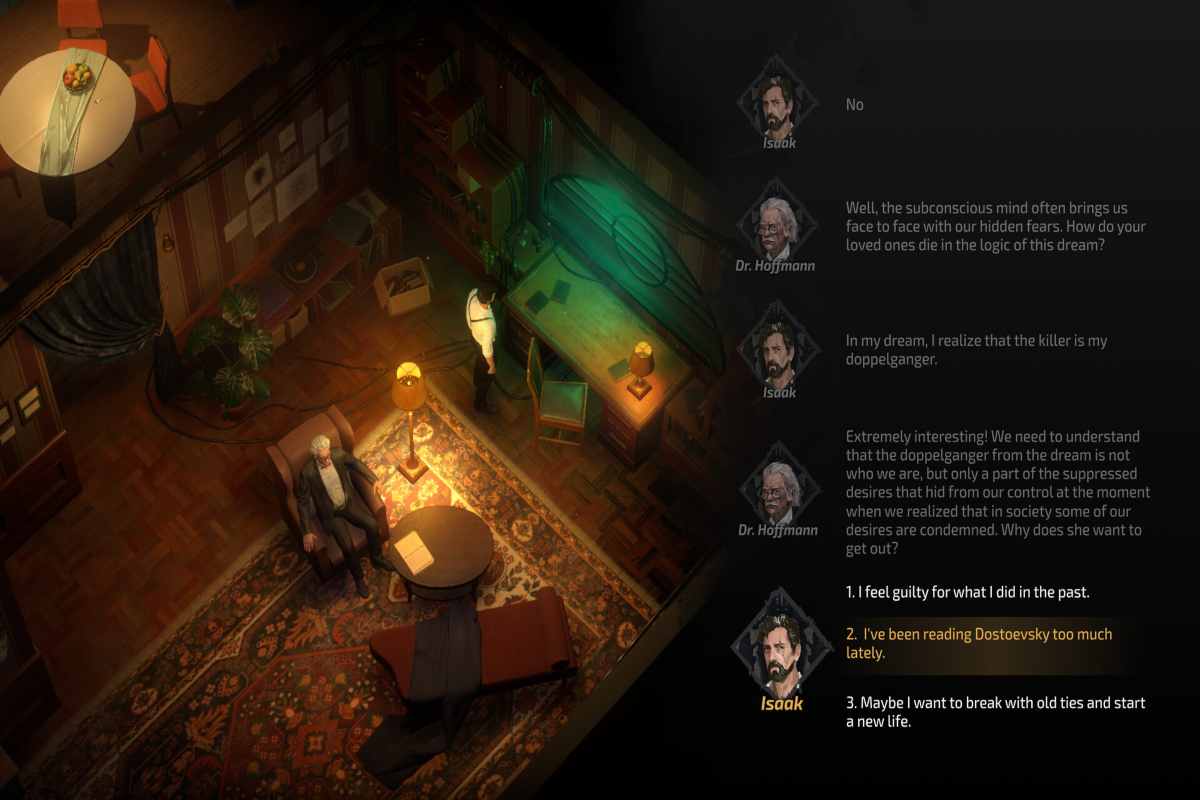
Task: Select the Dostoevsky reading reply option
Action: point(978,643)
